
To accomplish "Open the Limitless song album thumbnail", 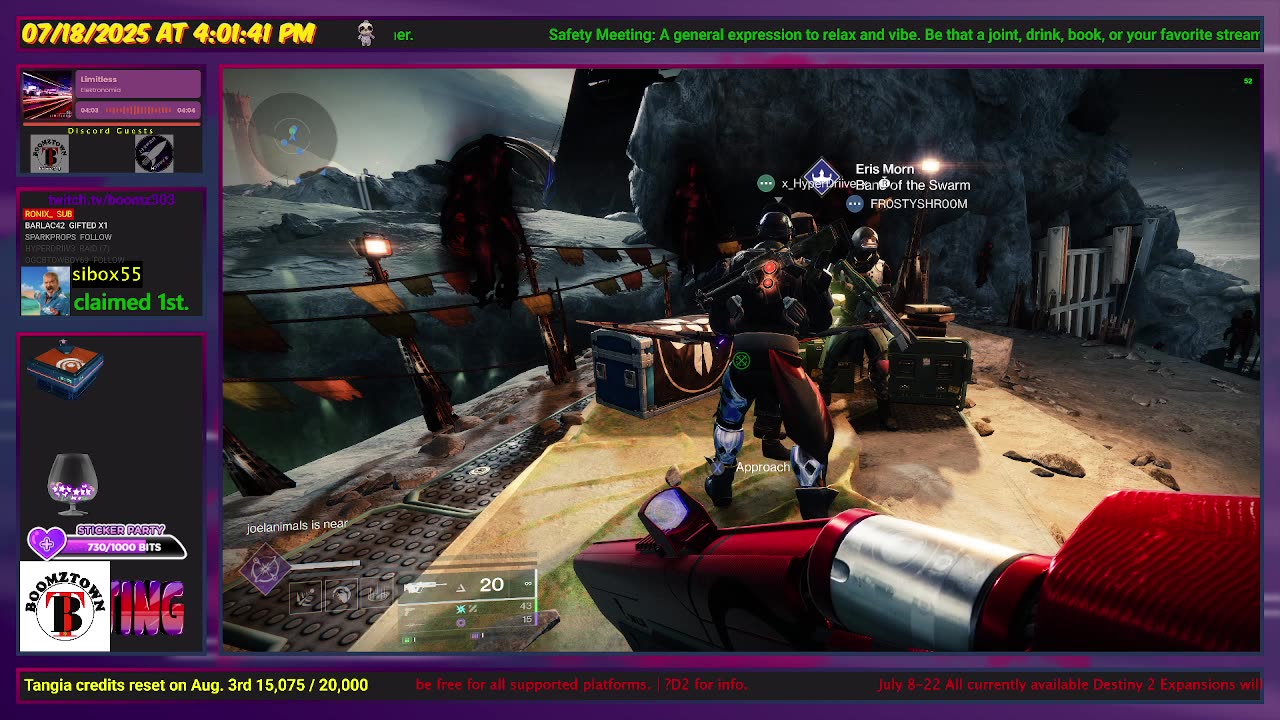I will tap(49, 95).
